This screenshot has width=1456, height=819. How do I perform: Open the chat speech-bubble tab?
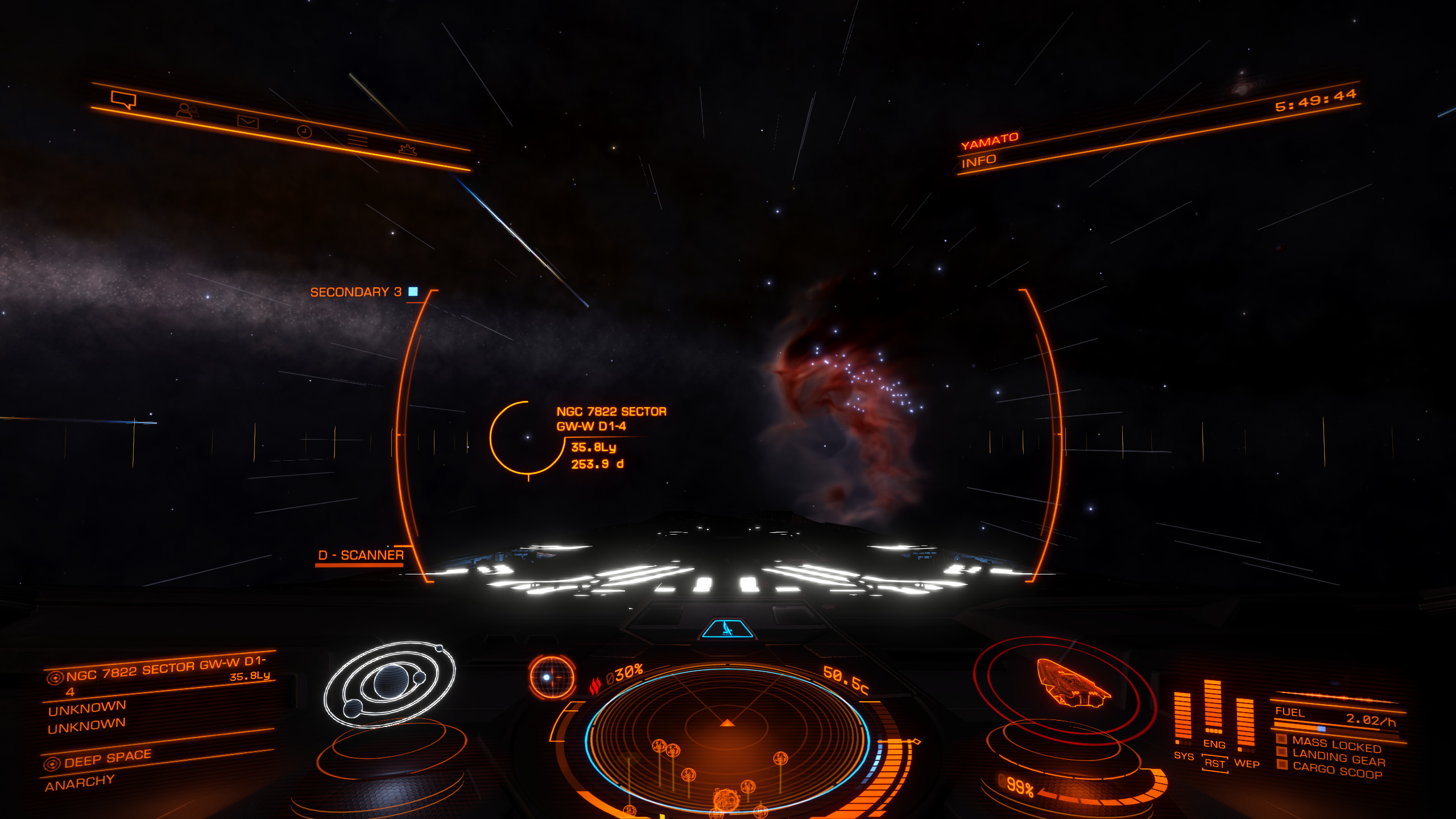(123, 100)
